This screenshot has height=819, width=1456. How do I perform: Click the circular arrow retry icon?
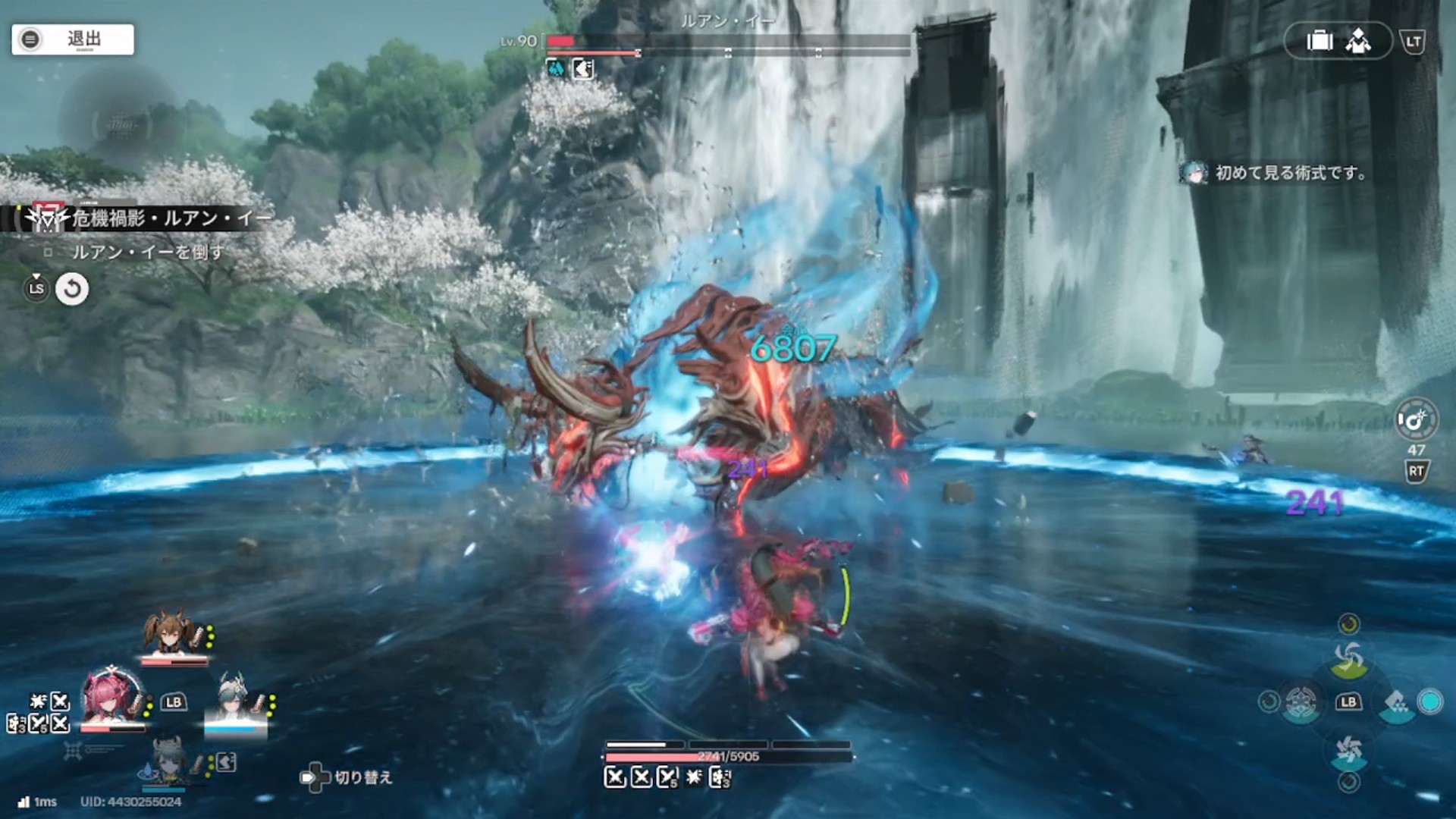(72, 289)
